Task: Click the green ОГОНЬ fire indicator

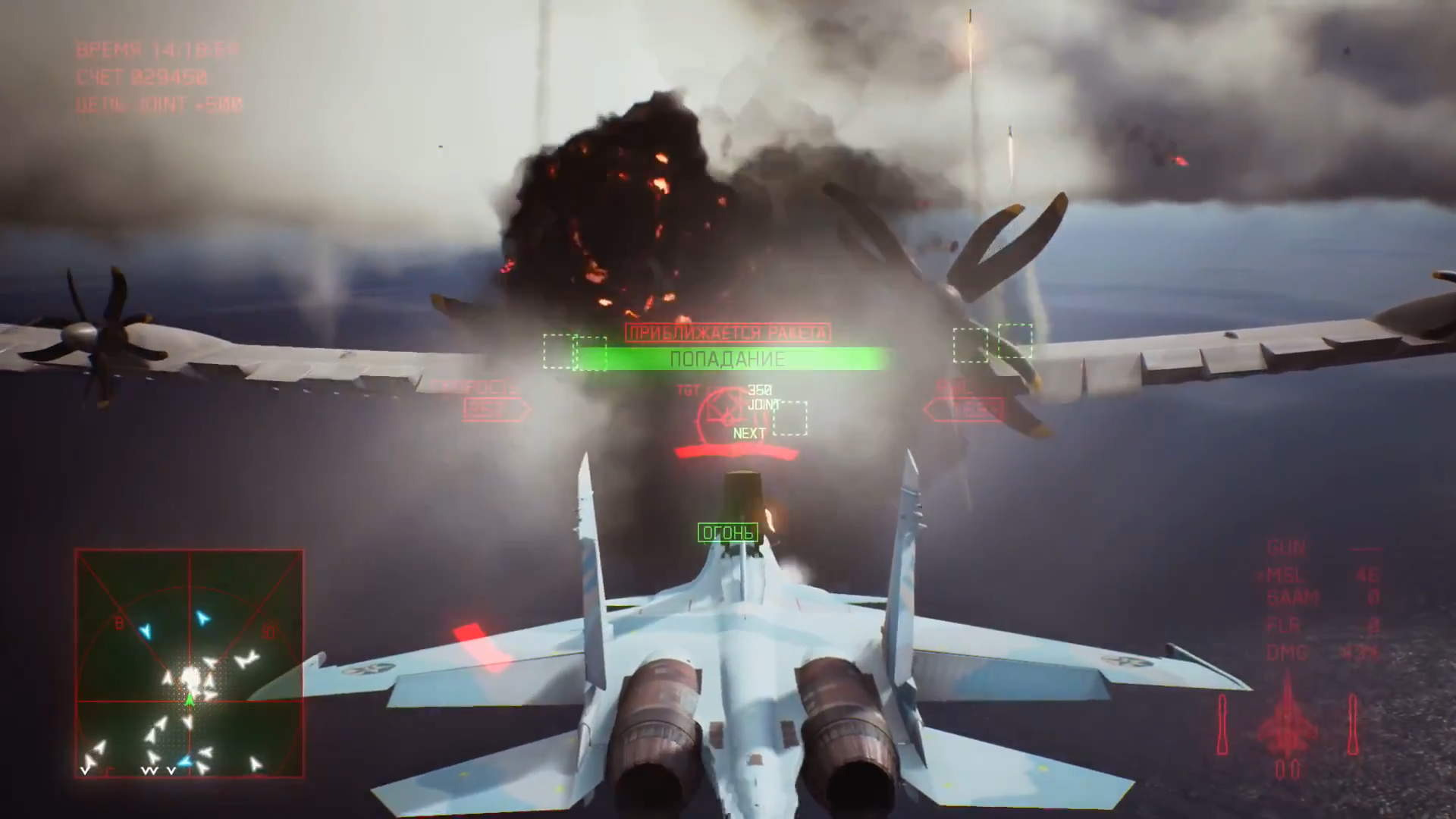Action: [727, 533]
